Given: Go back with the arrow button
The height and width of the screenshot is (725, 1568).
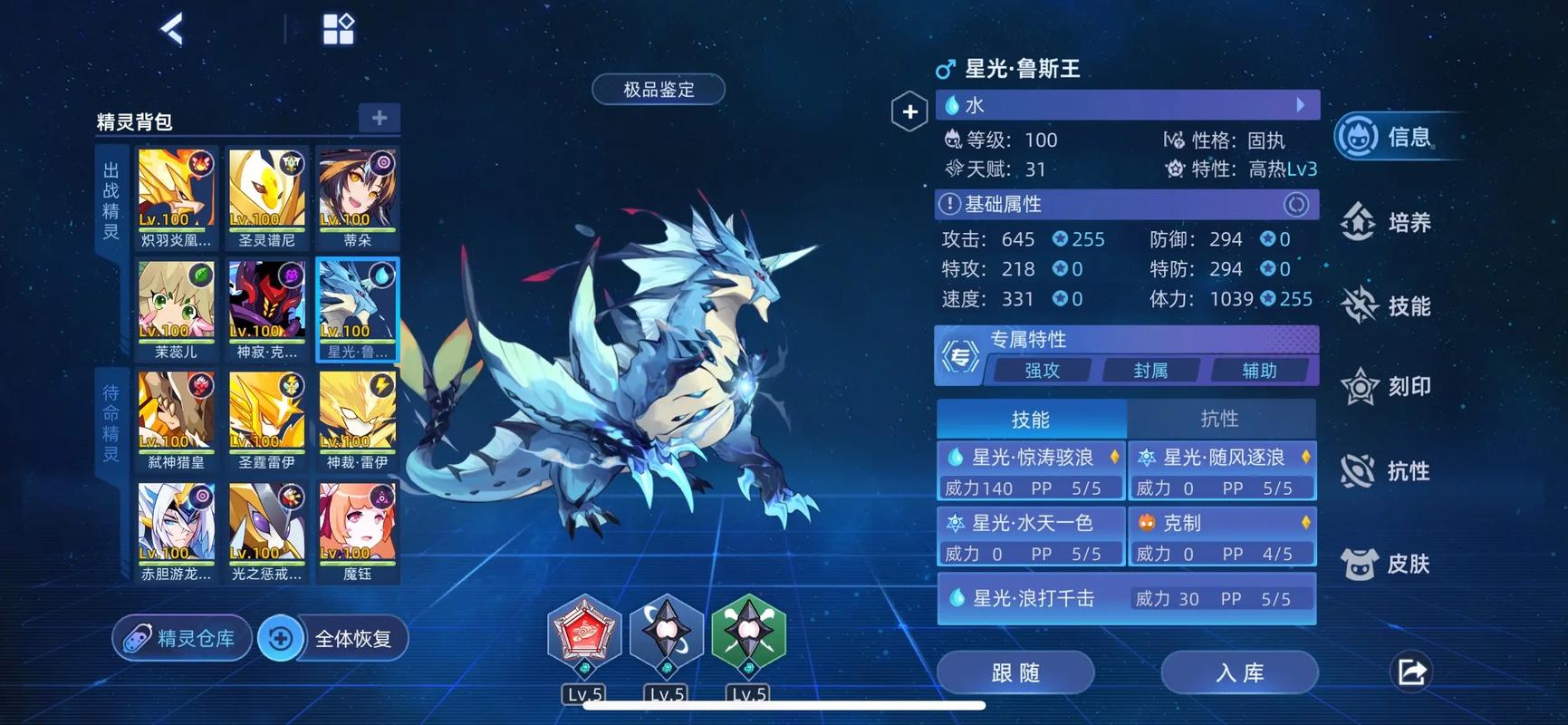Looking at the screenshot, I should (172, 29).
